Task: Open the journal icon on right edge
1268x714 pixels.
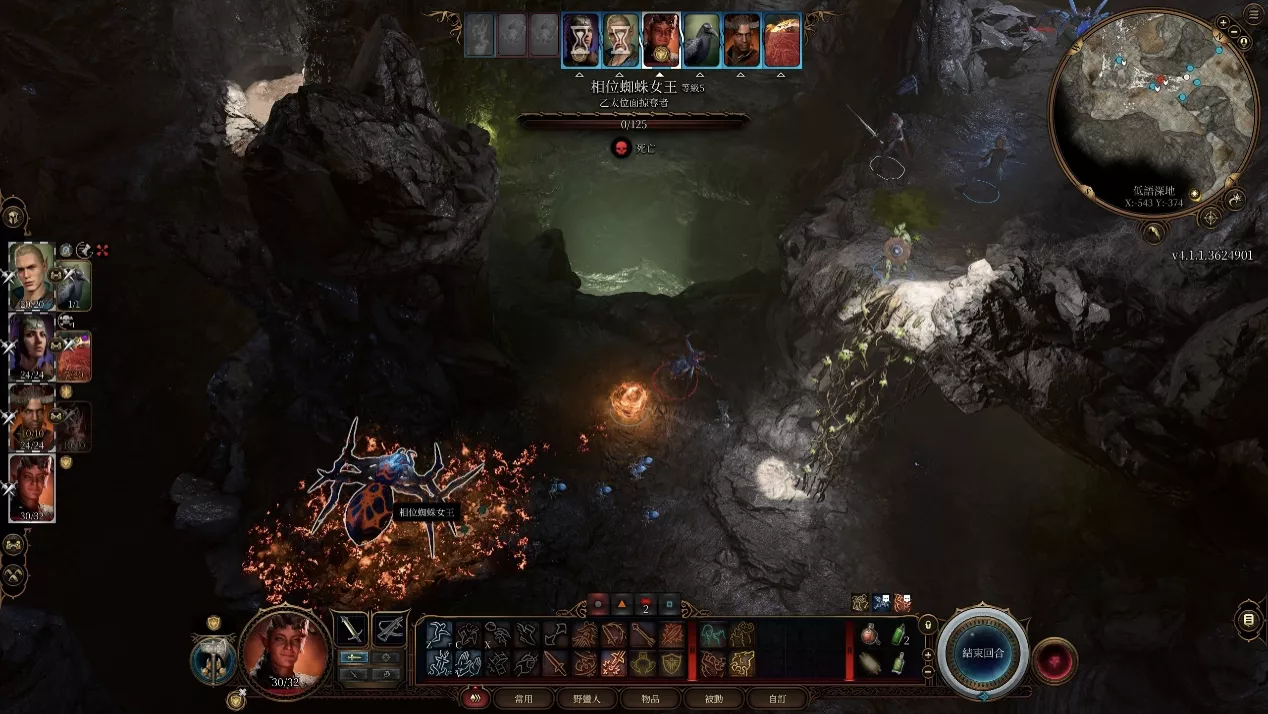Action: point(1249,620)
